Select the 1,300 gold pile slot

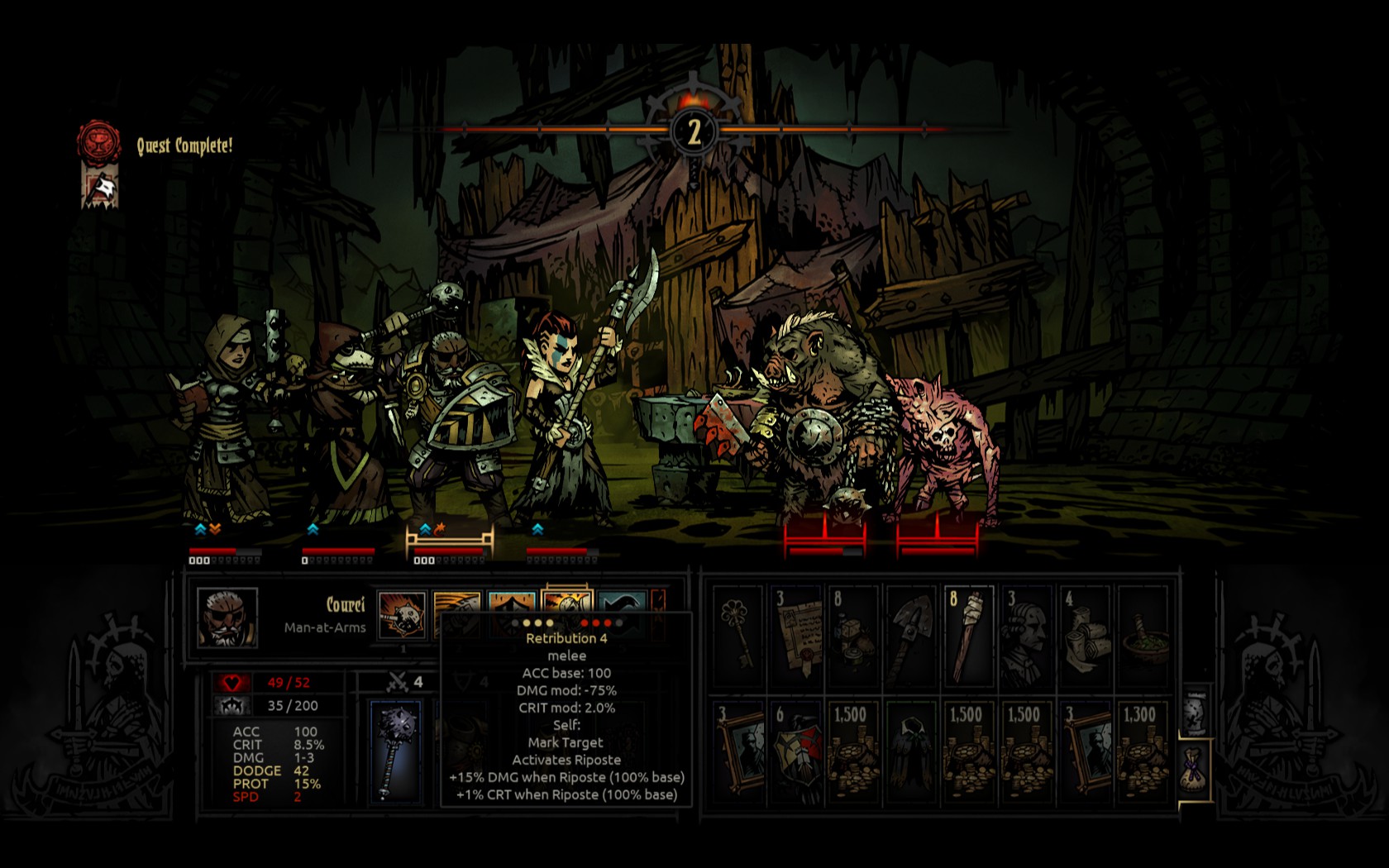[1143, 751]
